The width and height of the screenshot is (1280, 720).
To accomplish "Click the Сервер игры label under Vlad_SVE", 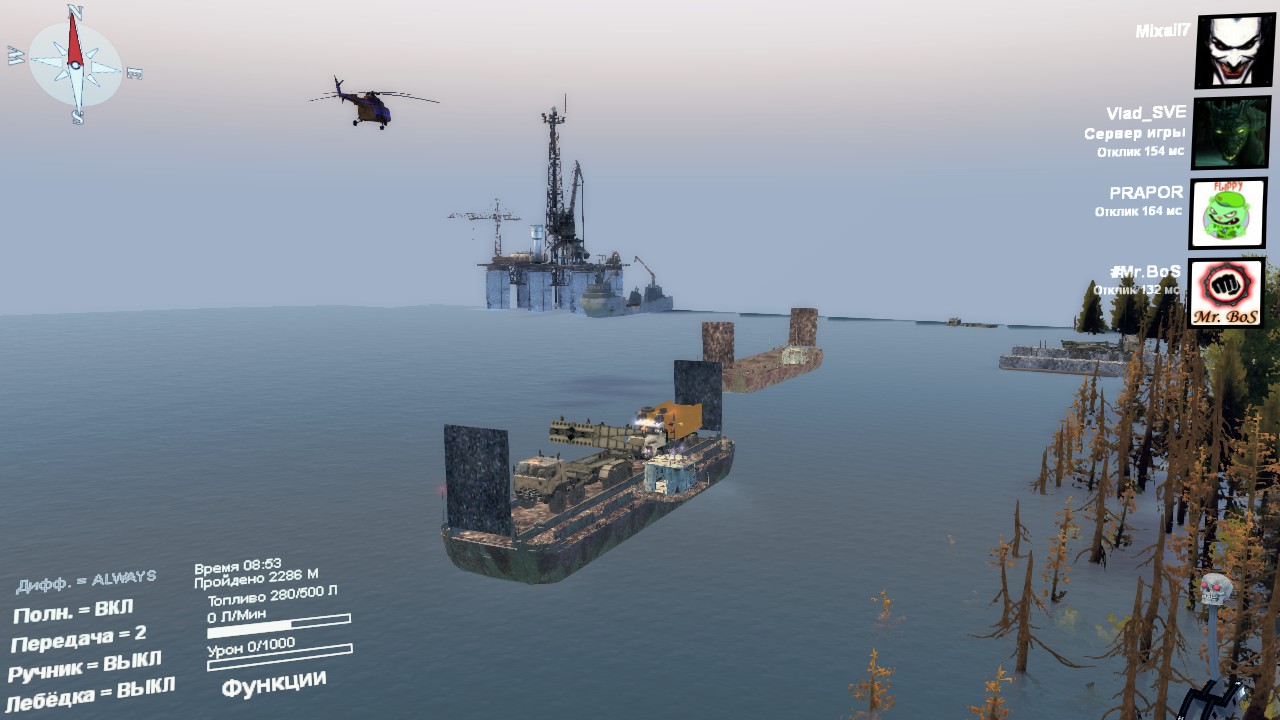I will click(x=1136, y=131).
